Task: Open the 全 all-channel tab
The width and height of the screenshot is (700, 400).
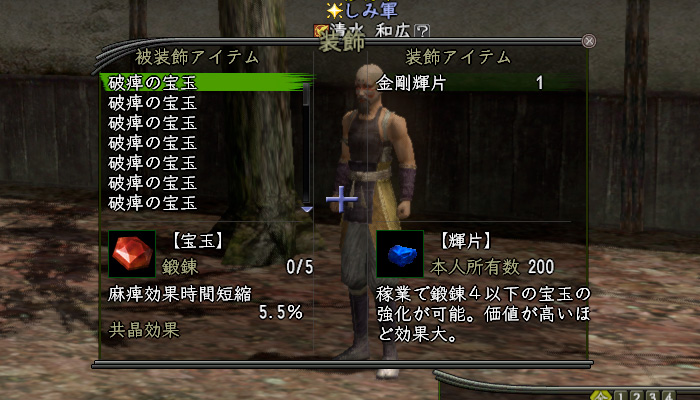Action: point(602,394)
